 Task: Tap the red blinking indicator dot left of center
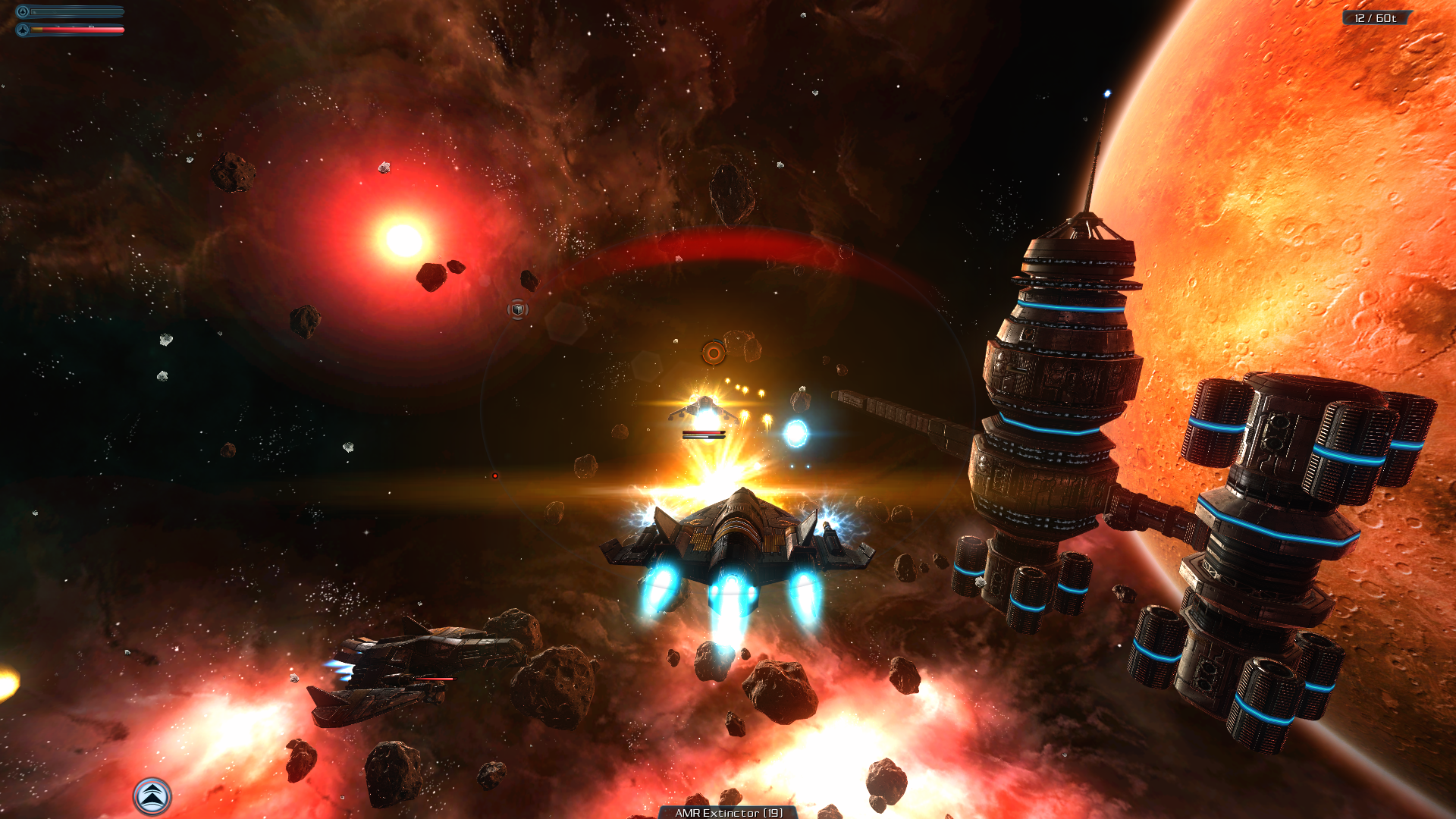pos(495,475)
